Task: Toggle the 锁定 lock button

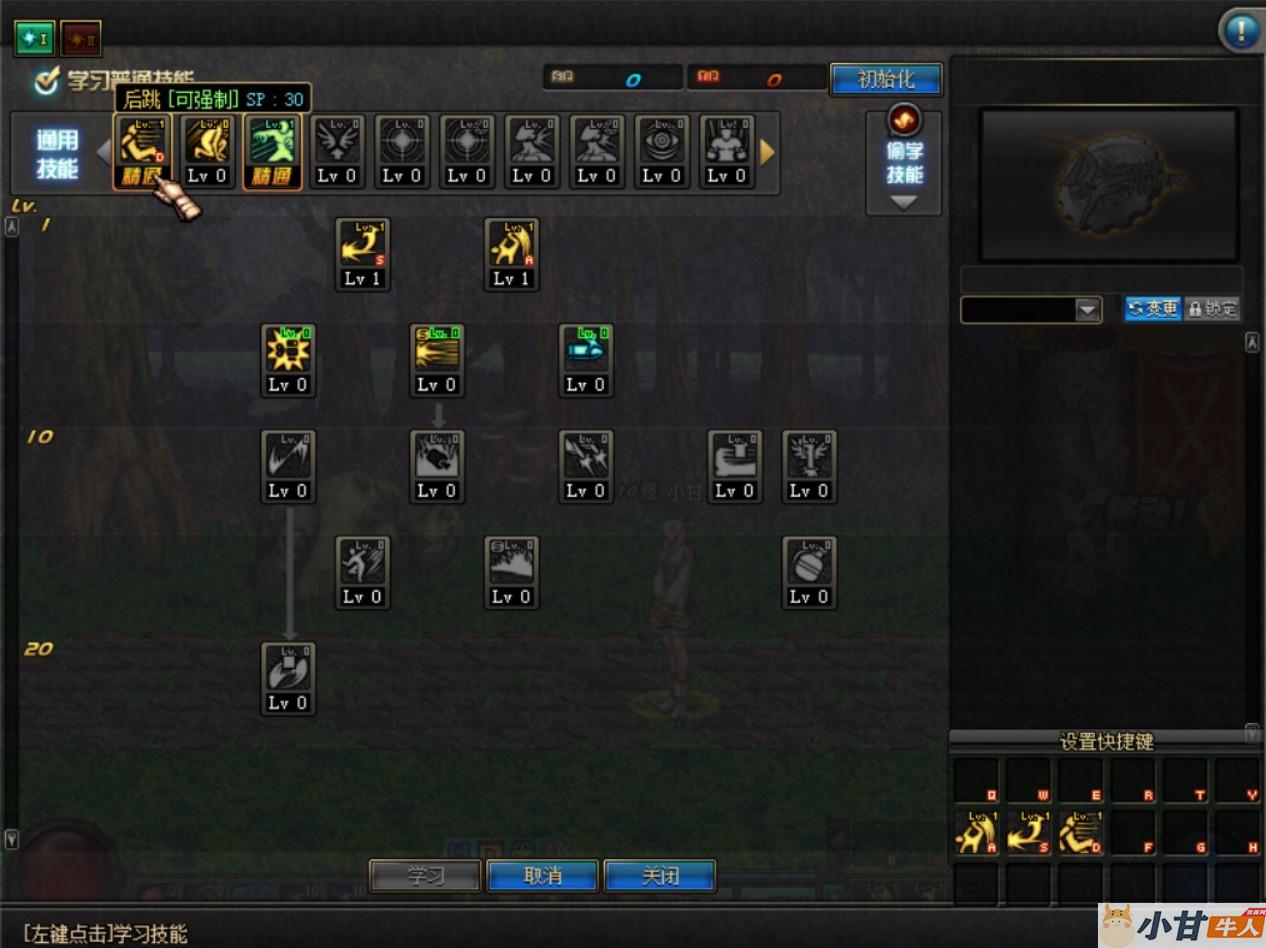Action: click(1212, 309)
